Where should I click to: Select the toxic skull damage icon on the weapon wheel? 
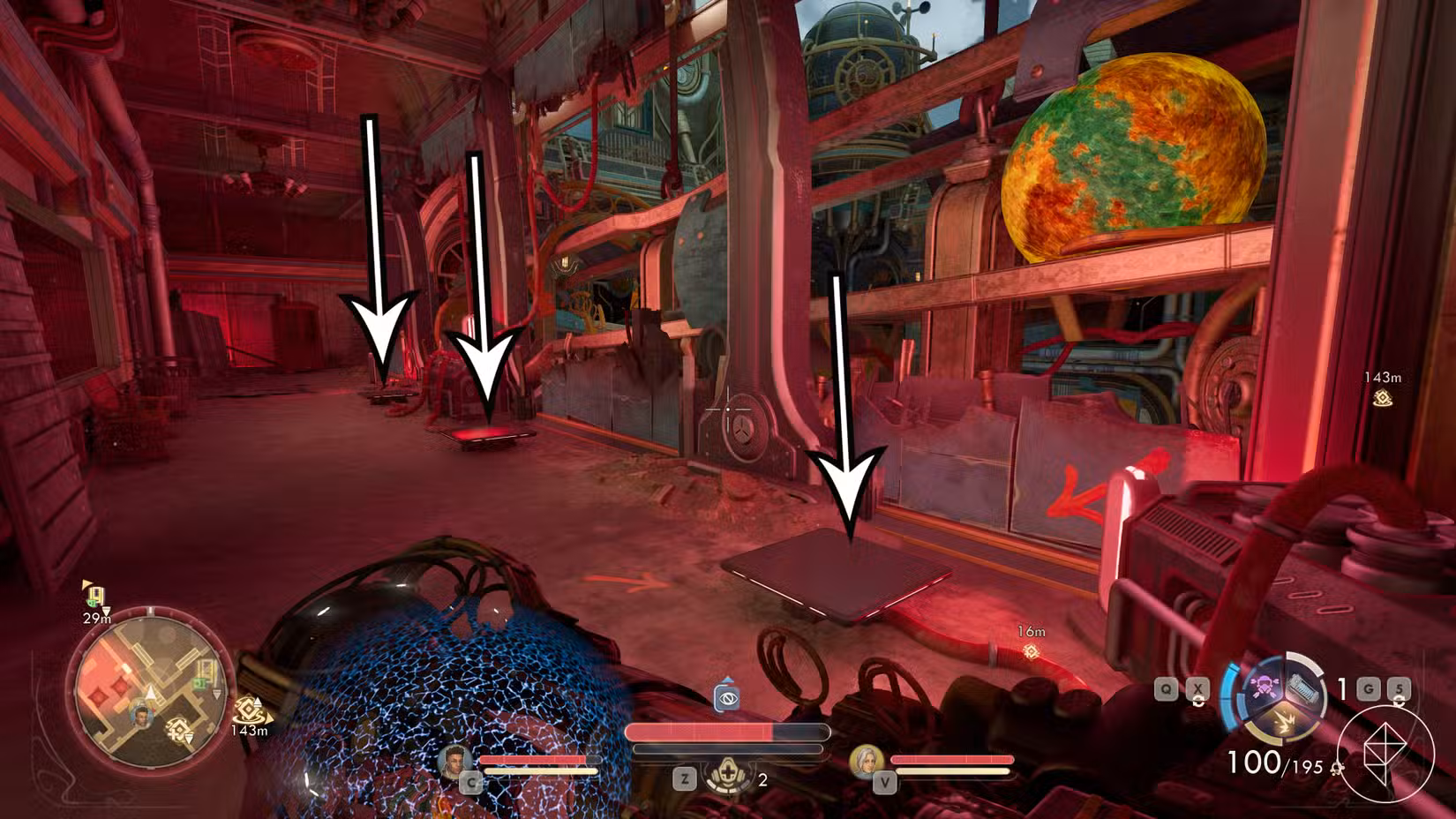point(1265,686)
